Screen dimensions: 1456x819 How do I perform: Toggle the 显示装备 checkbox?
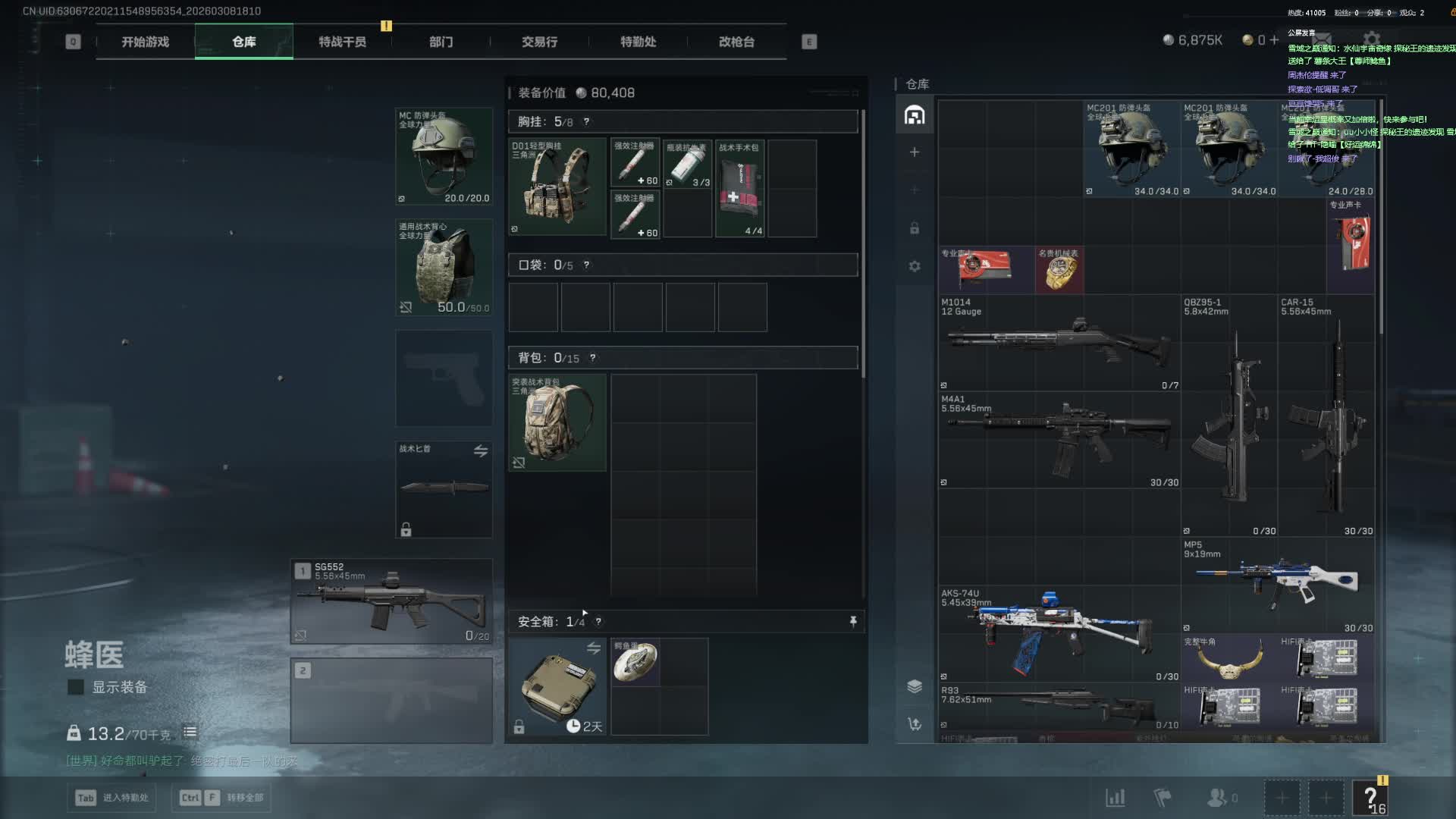point(76,687)
